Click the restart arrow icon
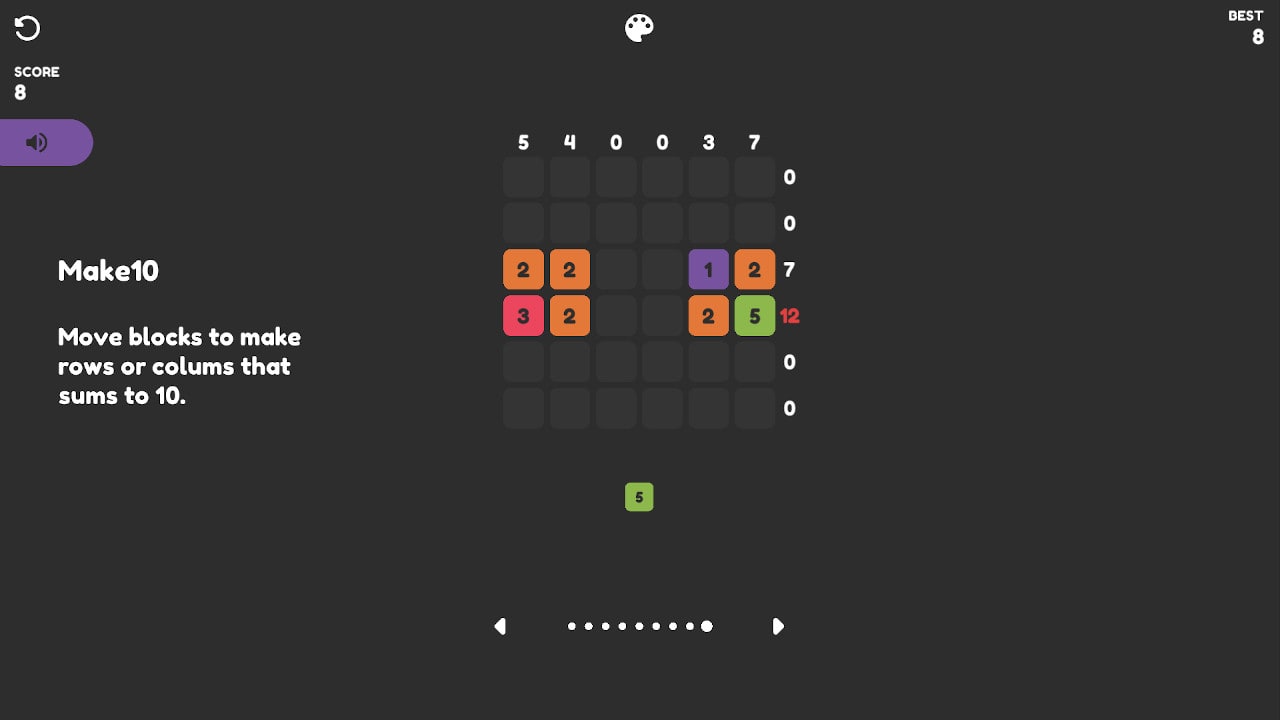The width and height of the screenshot is (1280, 720). (x=27, y=28)
